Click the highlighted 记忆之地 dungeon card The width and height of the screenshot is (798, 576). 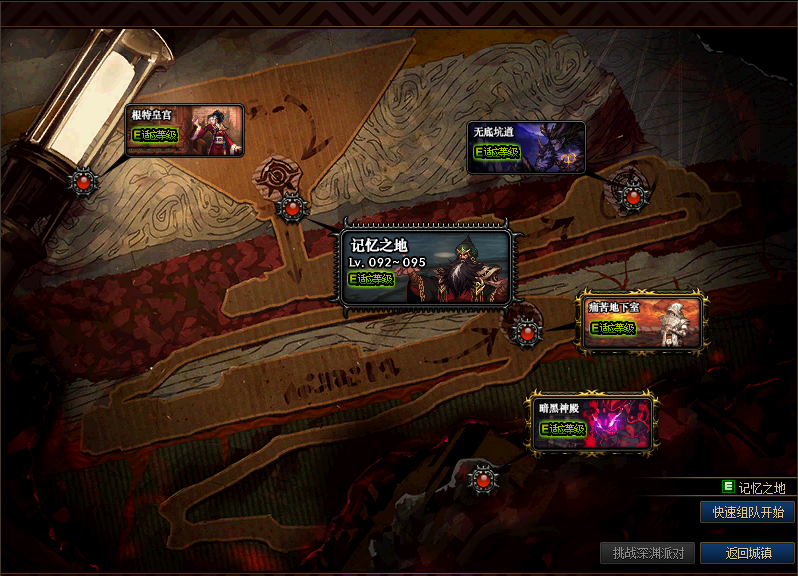click(426, 268)
